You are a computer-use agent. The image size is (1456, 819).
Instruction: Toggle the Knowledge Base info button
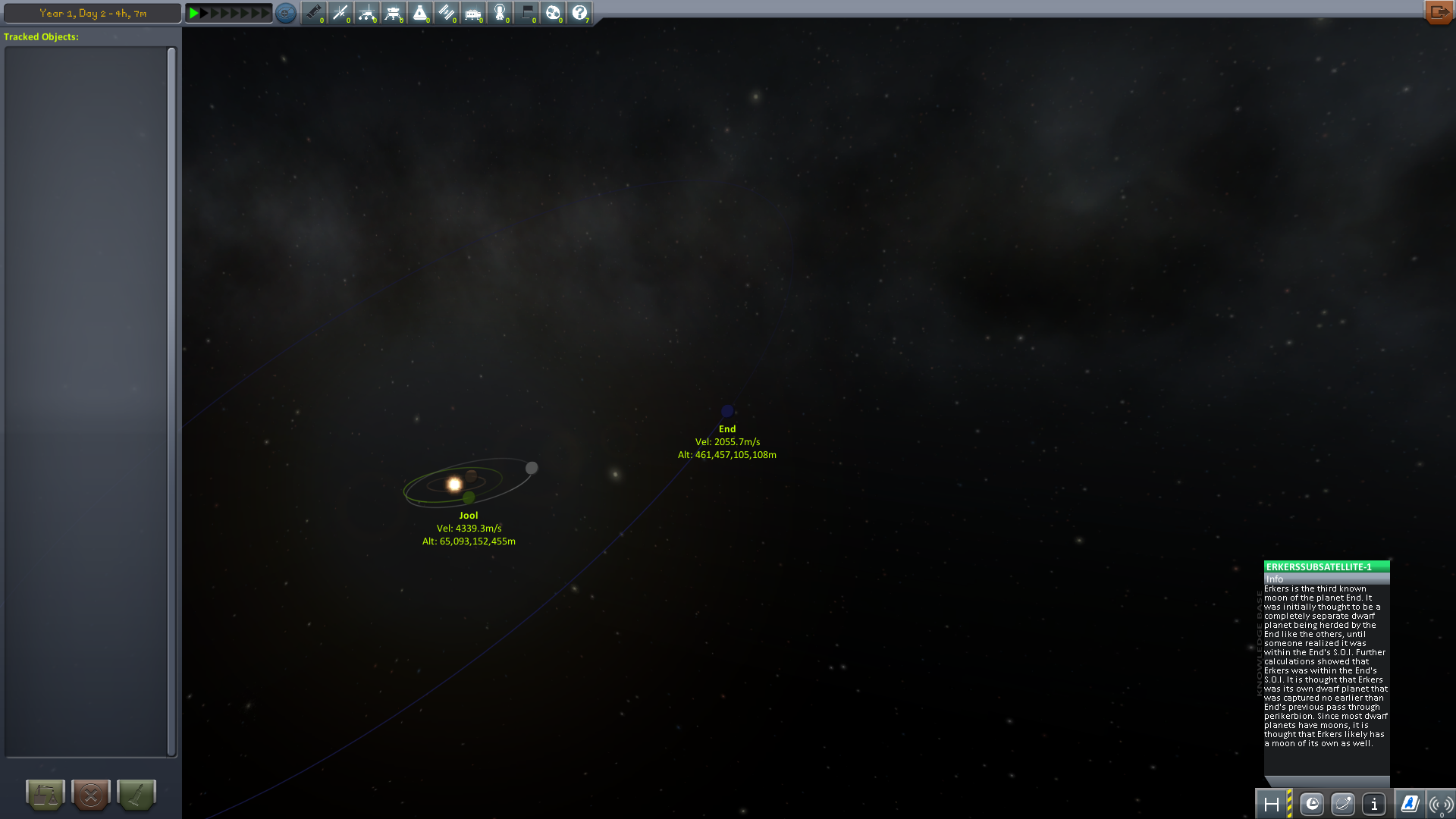[x=1374, y=804]
